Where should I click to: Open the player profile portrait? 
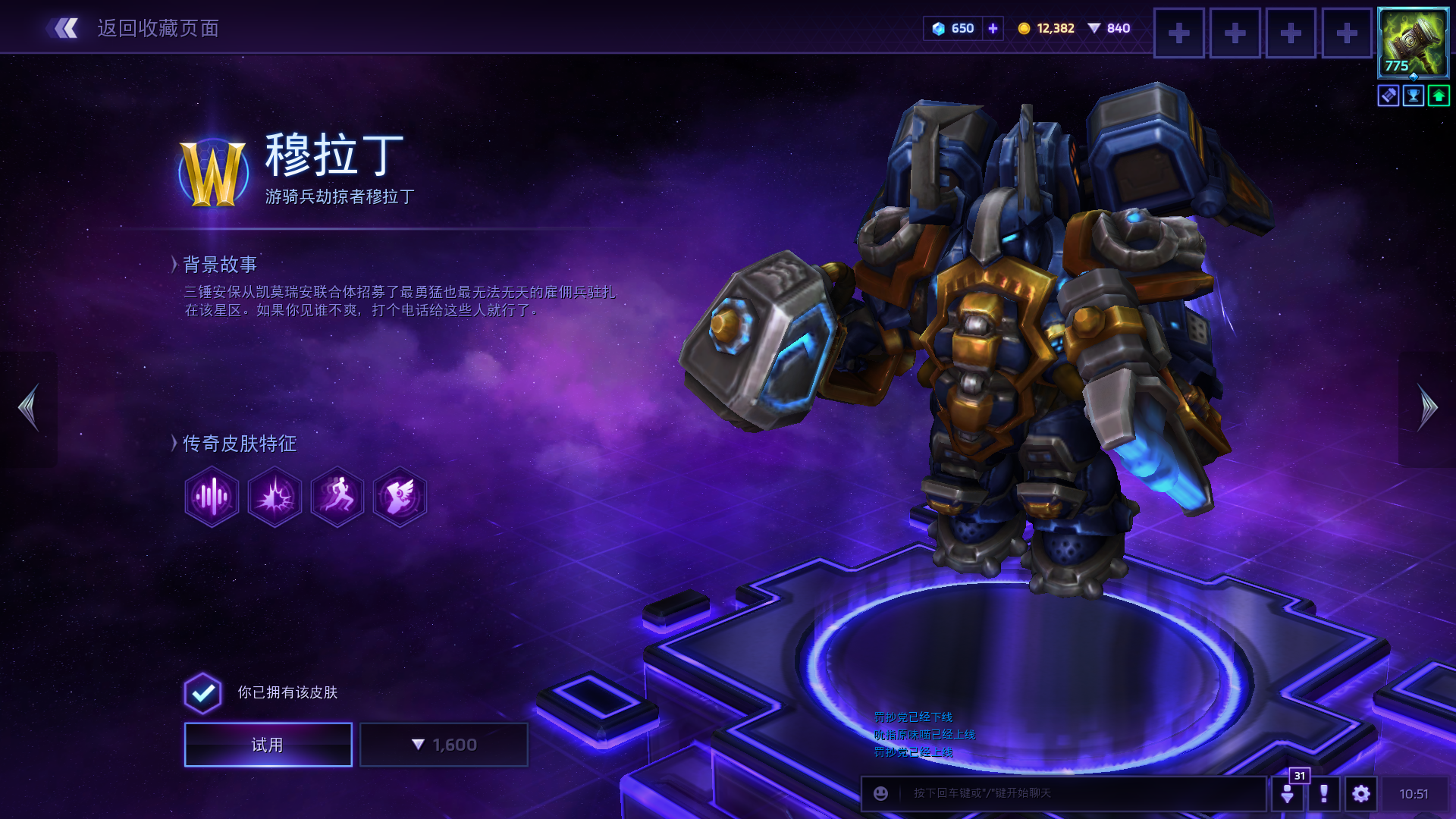(1413, 42)
